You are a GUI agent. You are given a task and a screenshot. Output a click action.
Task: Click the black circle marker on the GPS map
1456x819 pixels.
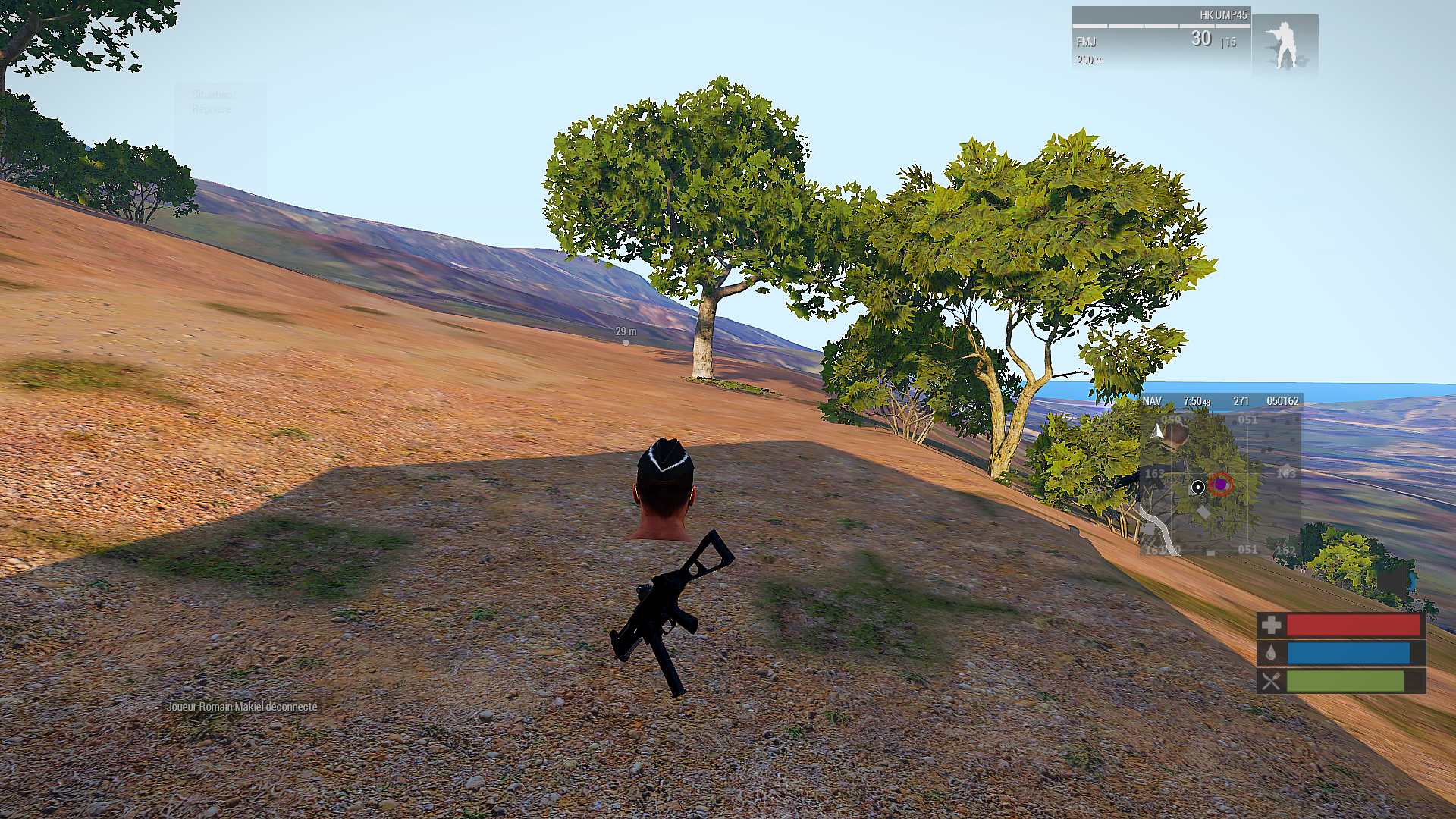[1198, 487]
